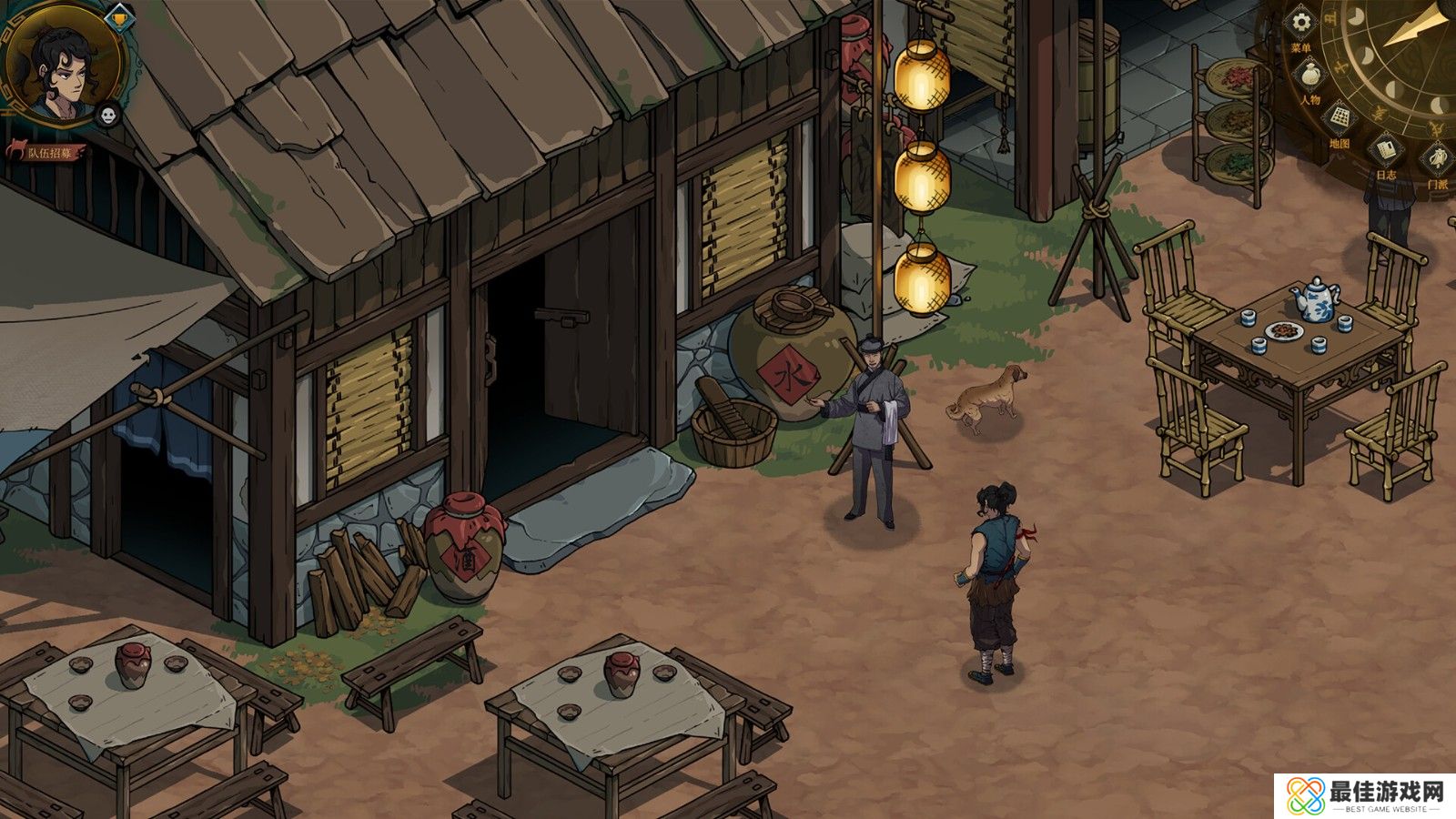This screenshot has width=1456, height=819.
Task: Open 队伍招募 team recruitment
Action: (47, 152)
